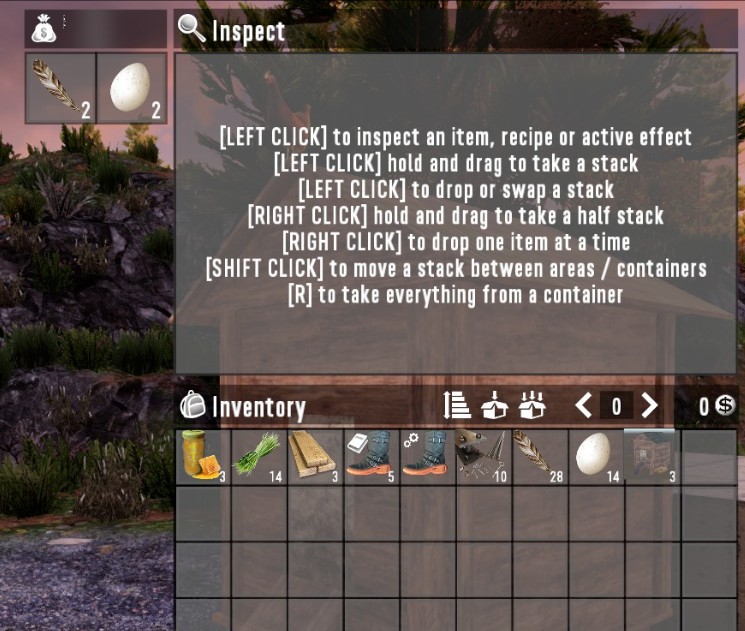Take the two feathers from the loot container
Screen dimensions: 745x631
tap(61, 88)
